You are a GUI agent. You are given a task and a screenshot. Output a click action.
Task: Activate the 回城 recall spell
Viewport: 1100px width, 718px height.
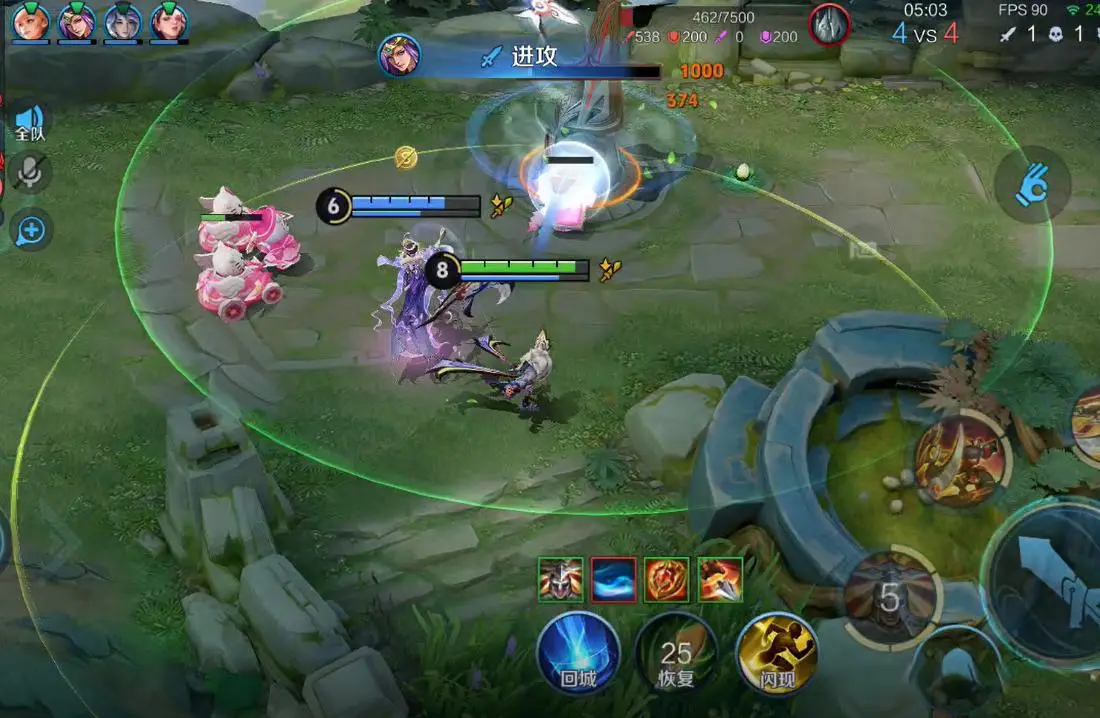coord(578,654)
